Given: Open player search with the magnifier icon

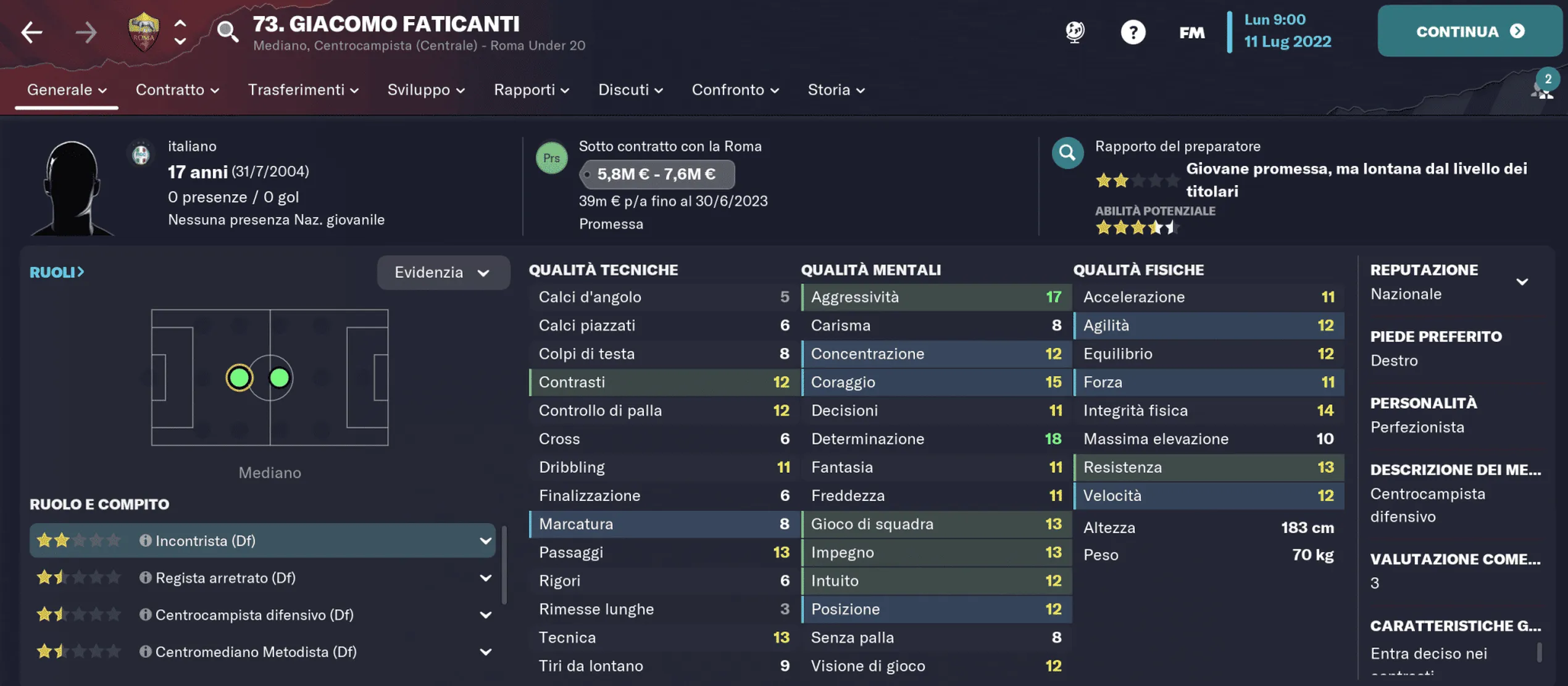Looking at the screenshot, I should (228, 31).
